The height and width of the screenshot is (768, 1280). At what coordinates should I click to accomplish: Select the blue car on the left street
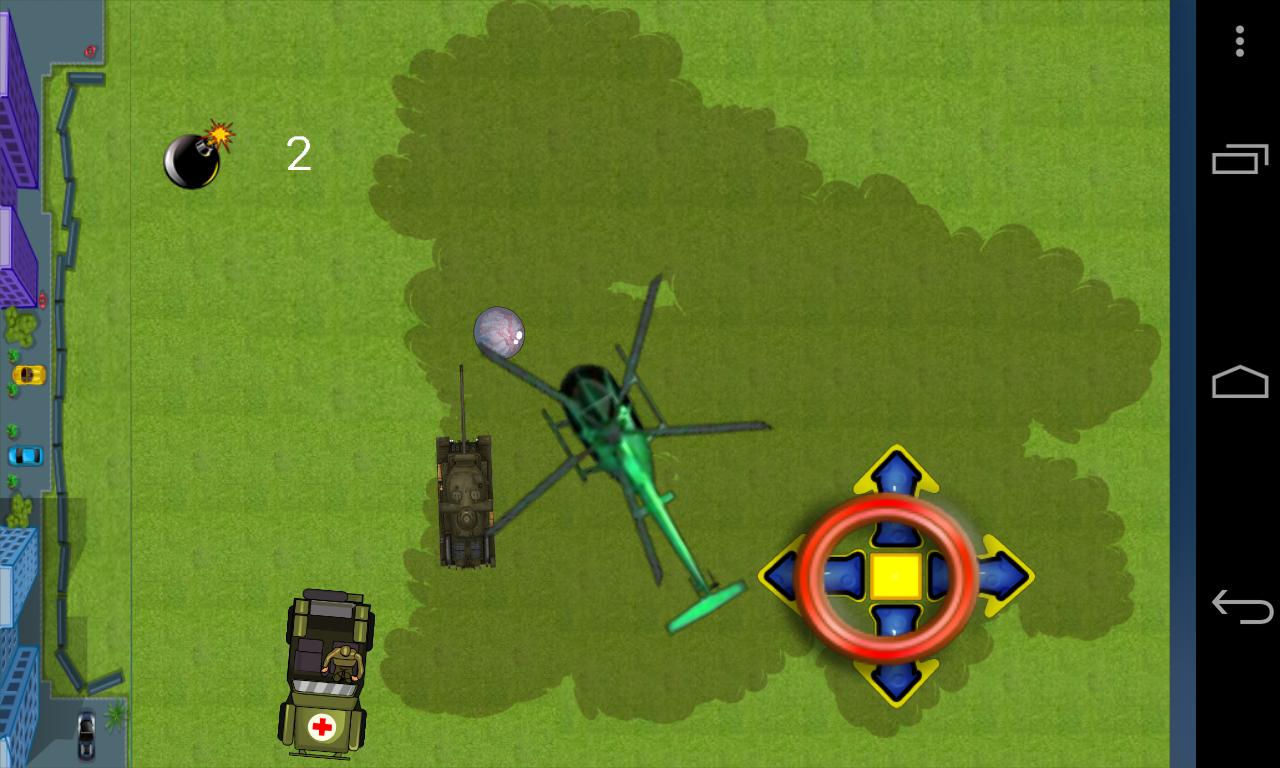tap(24, 456)
